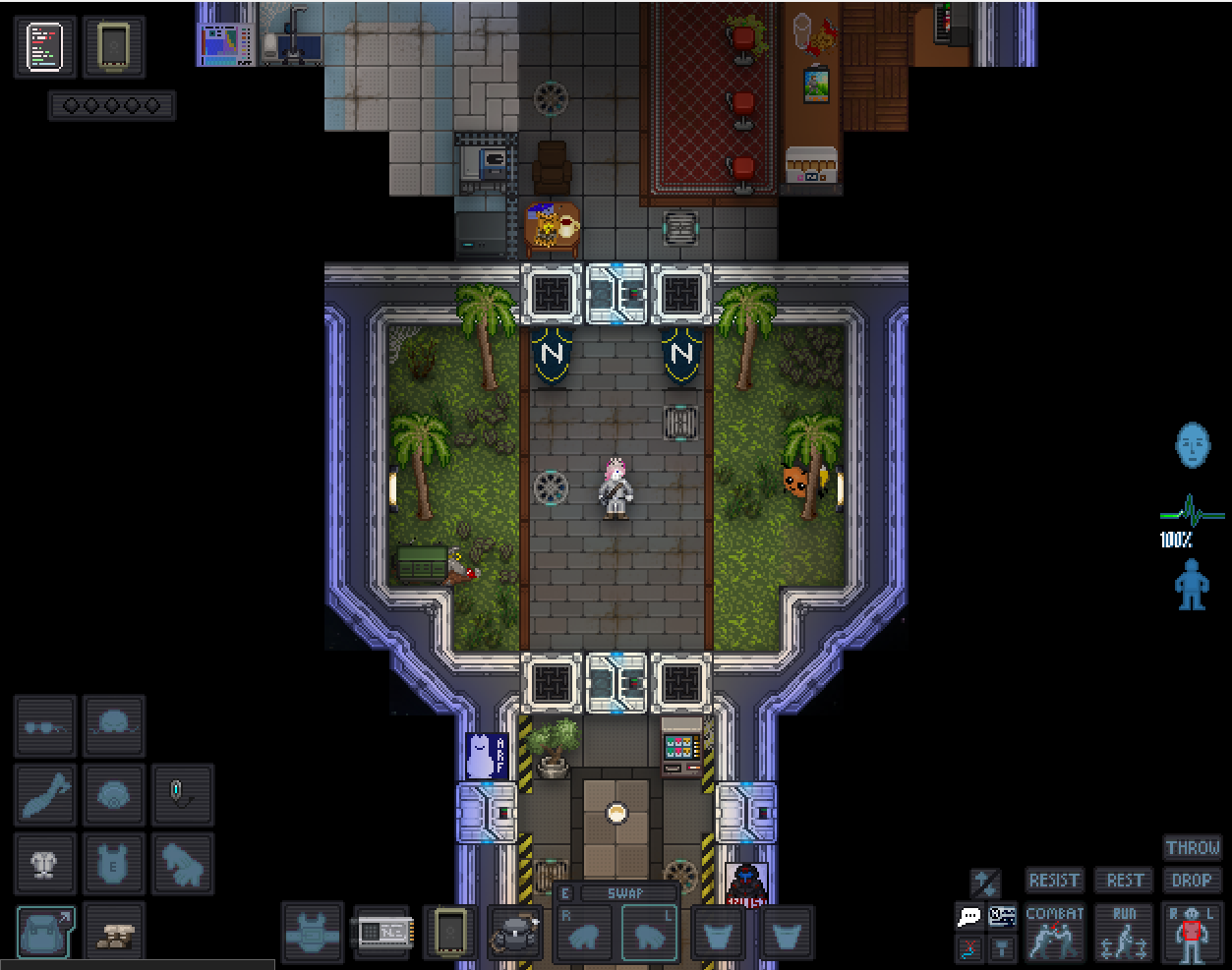Open the ID card slot
Image resolution: width=1232 pixels, height=970 pixels.
381,932
